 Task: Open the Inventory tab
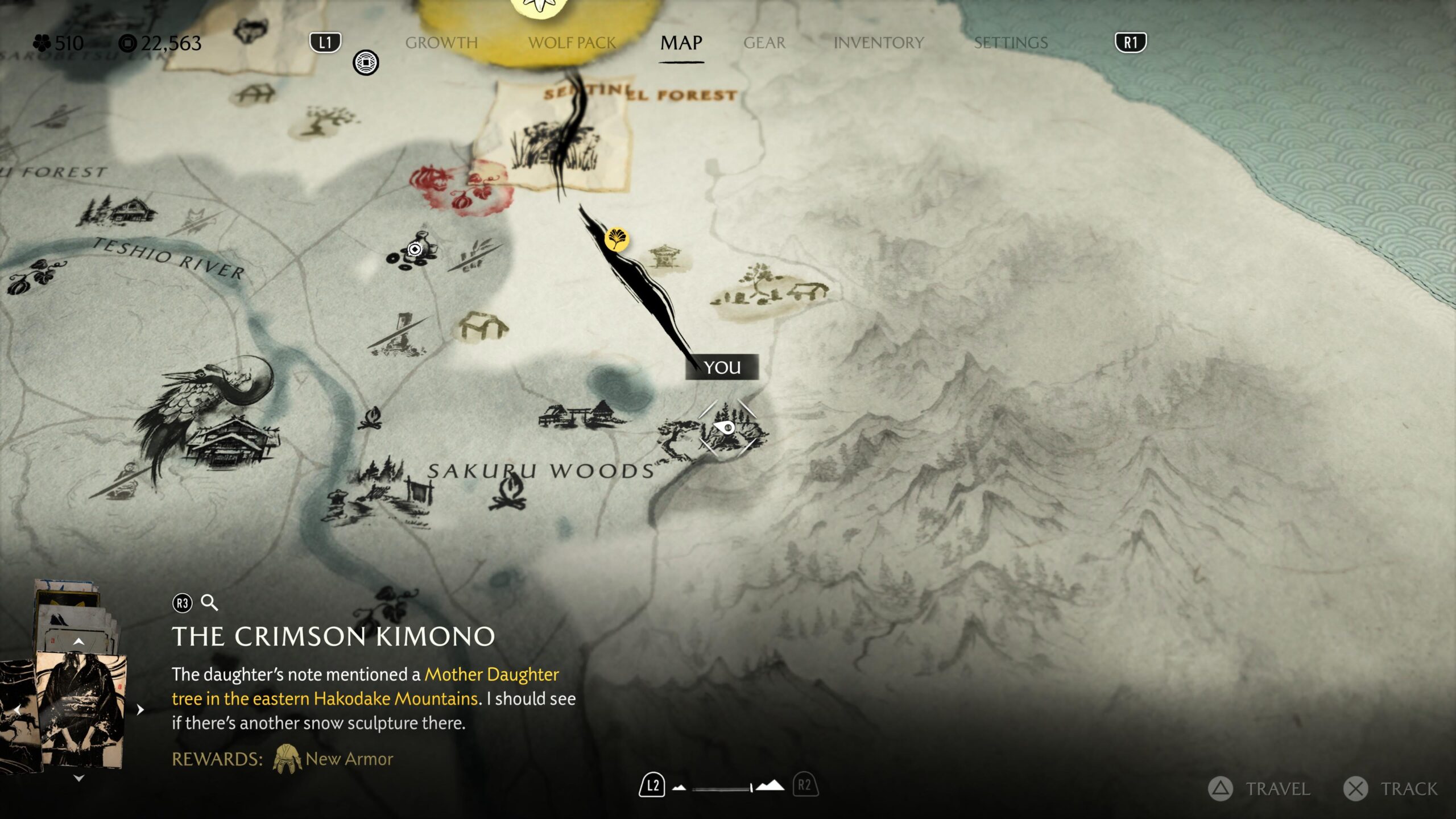click(878, 43)
